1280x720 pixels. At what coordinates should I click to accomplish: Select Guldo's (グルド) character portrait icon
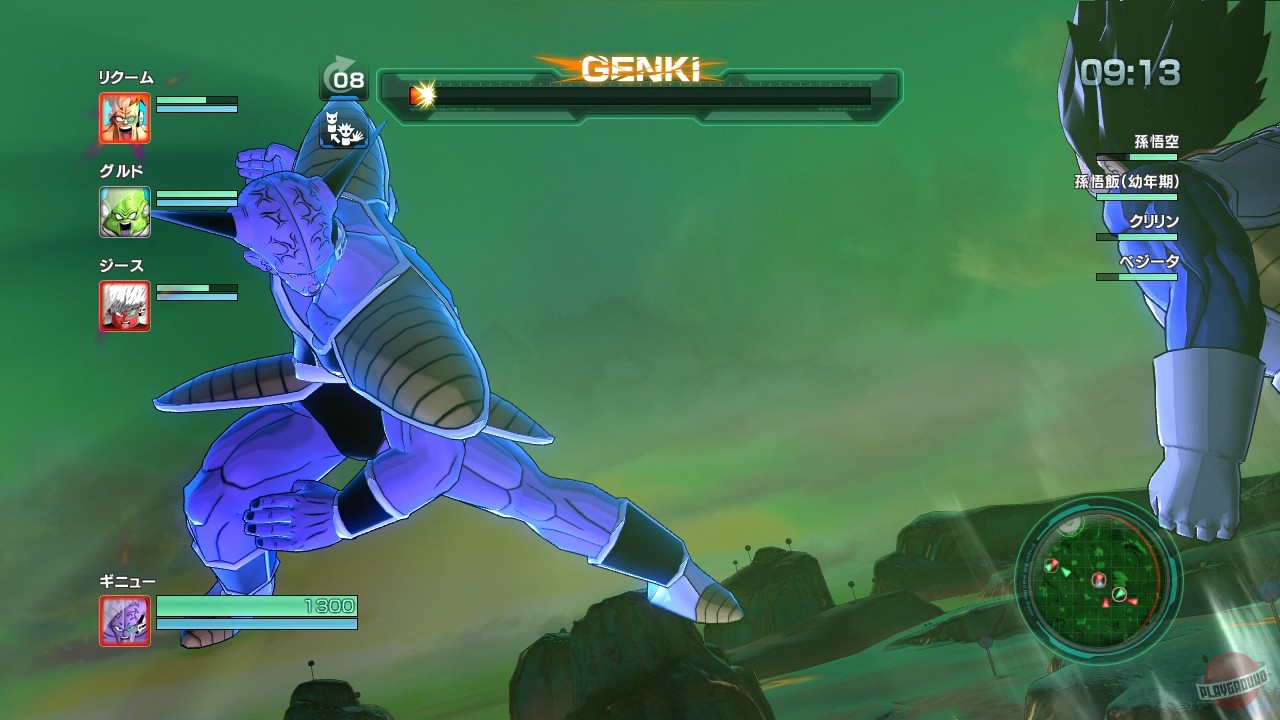(124, 211)
